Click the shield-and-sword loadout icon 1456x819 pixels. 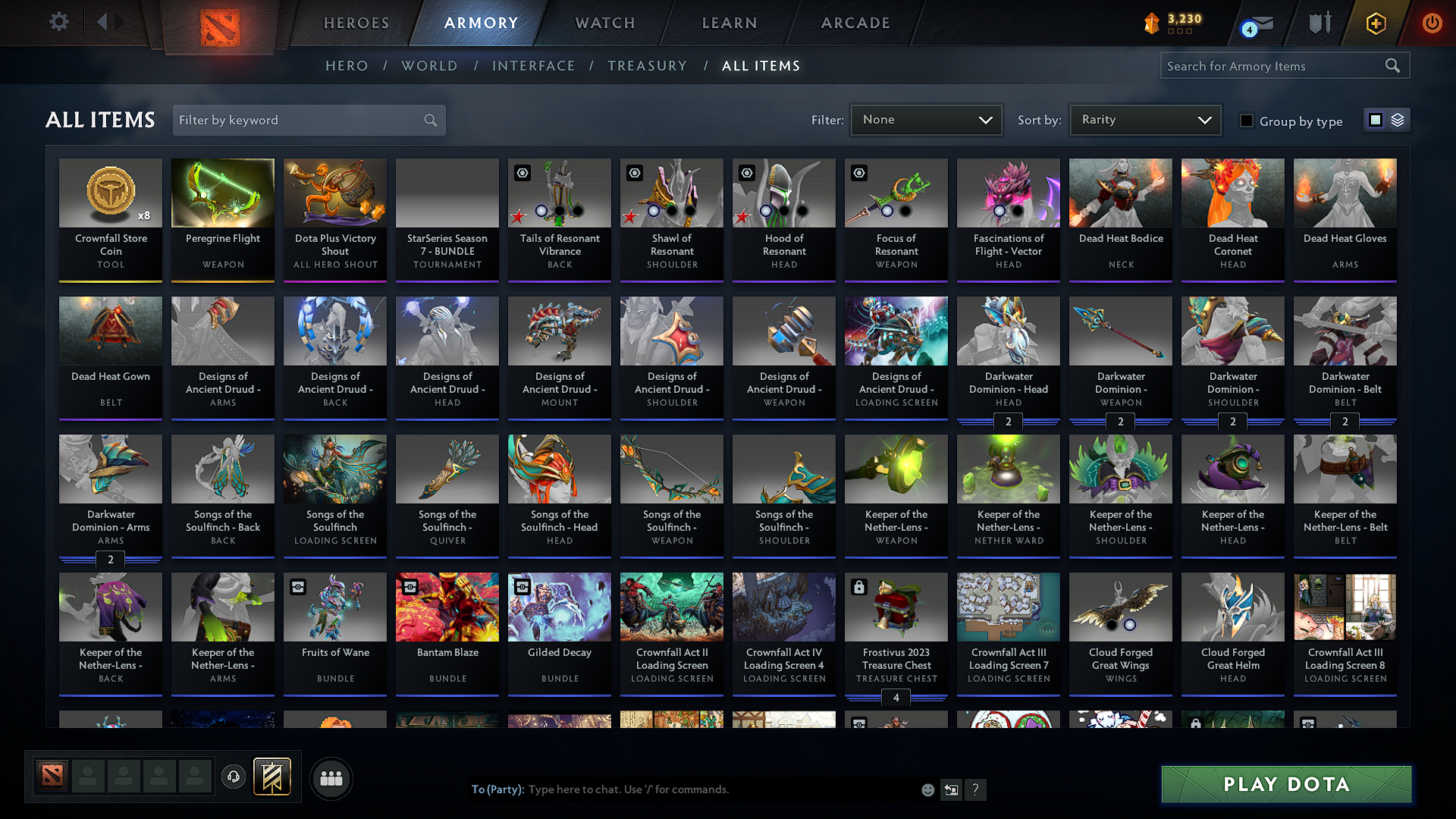(x=1319, y=23)
